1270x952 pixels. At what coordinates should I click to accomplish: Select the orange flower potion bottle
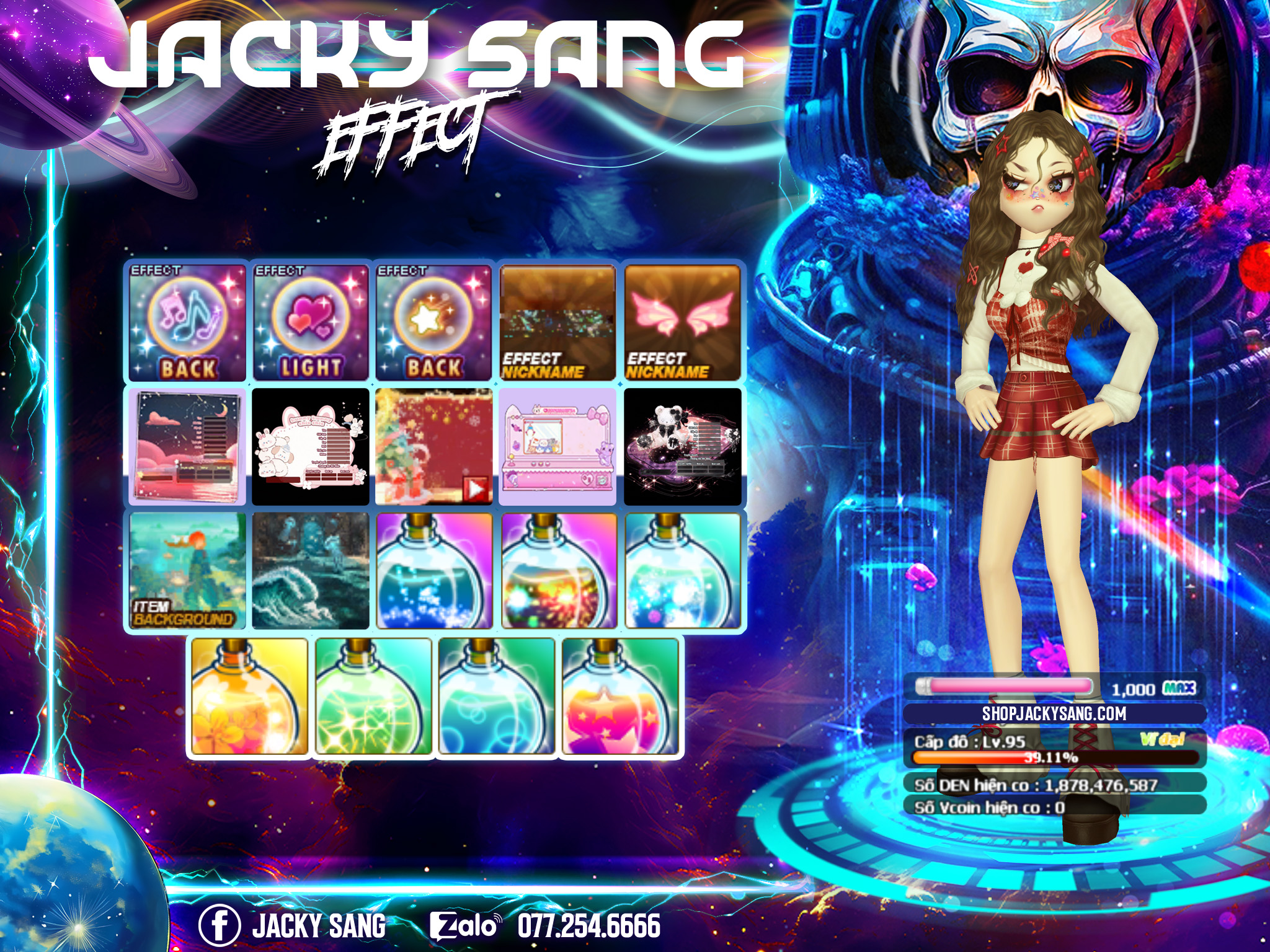[x=249, y=697]
